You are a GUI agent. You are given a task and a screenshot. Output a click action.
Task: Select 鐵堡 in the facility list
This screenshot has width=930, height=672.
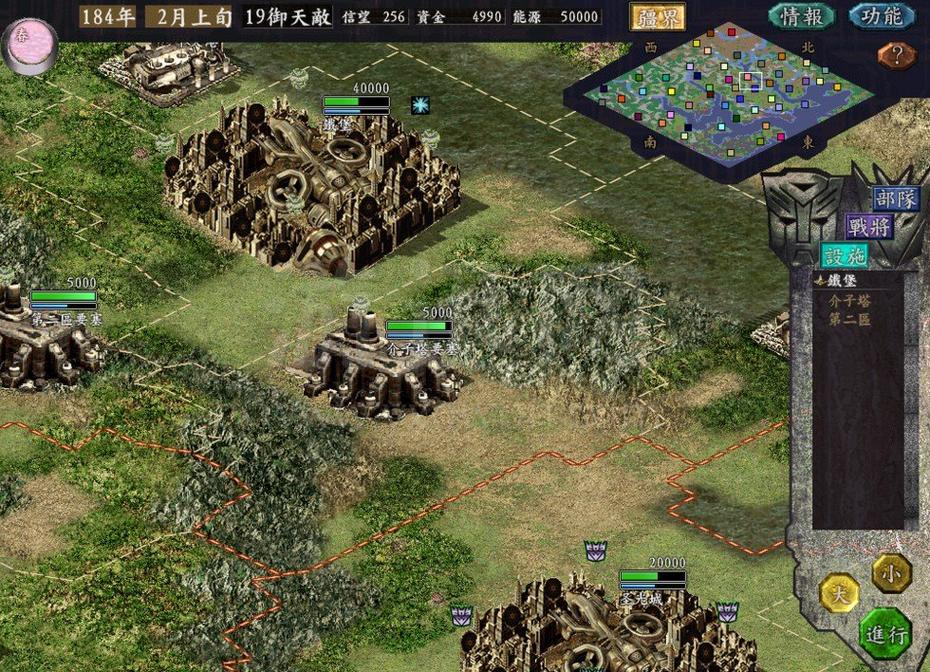[842, 281]
